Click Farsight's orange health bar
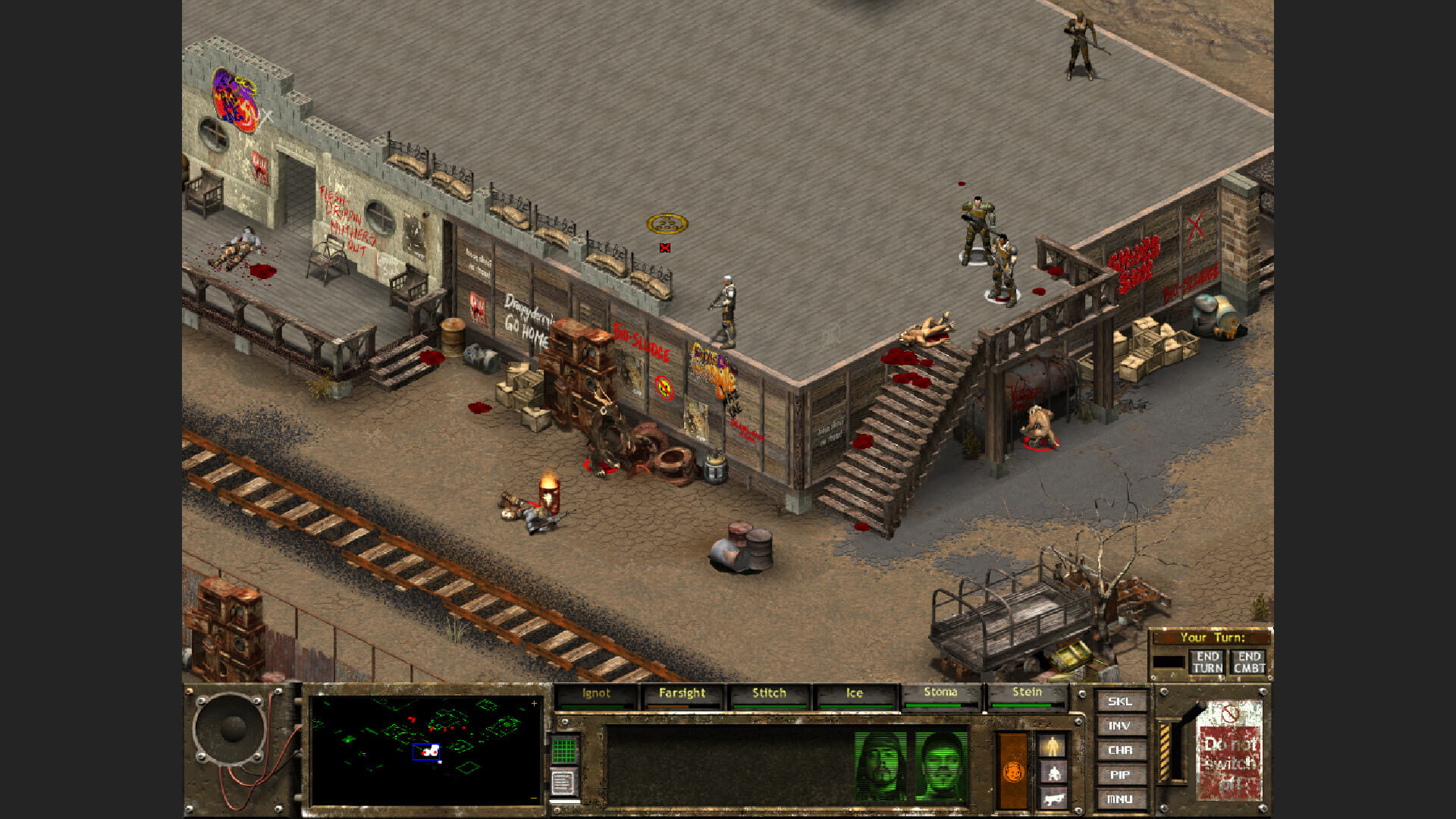 coord(669,706)
